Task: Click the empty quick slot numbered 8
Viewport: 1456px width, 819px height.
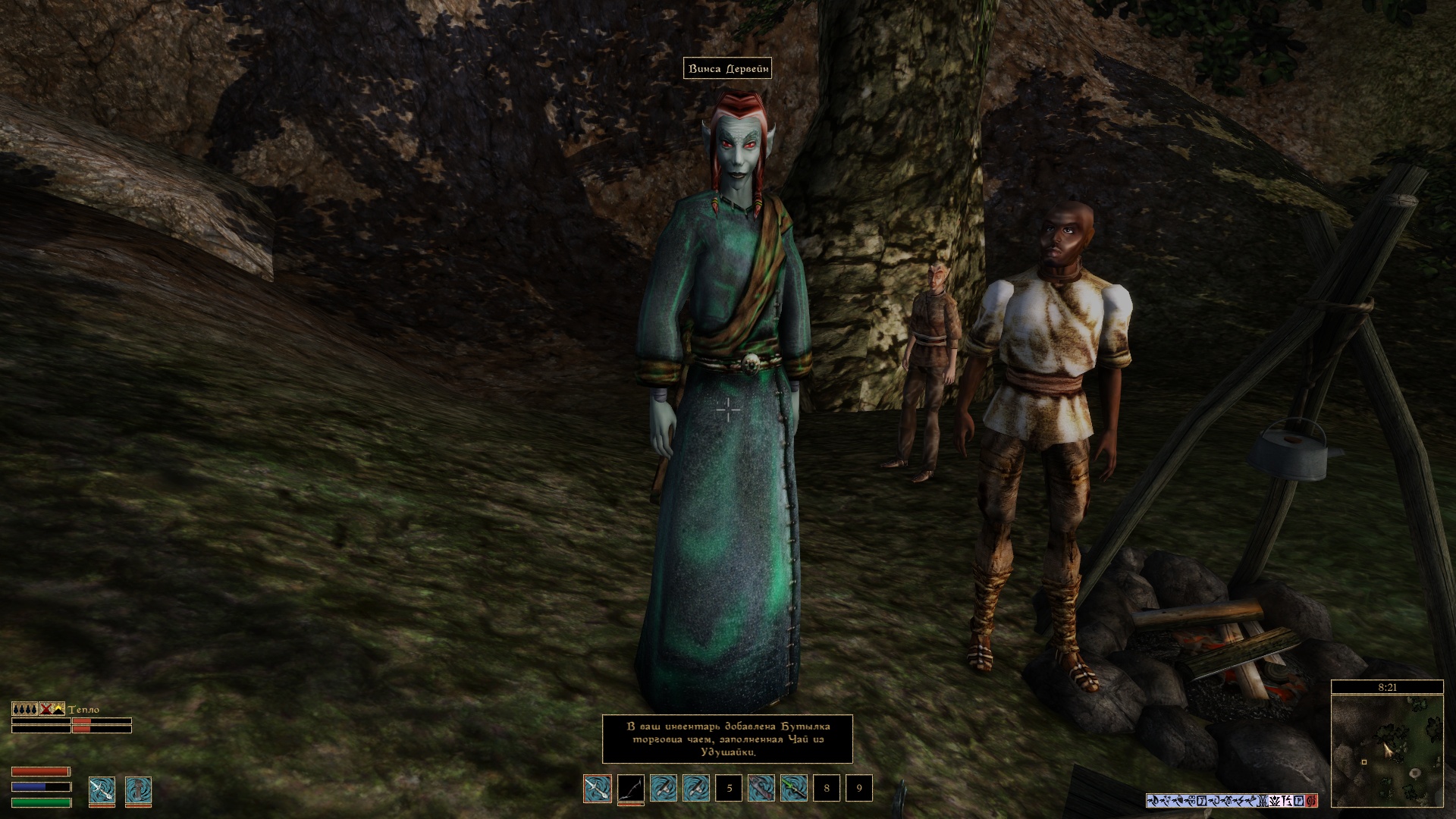Action: (x=827, y=789)
